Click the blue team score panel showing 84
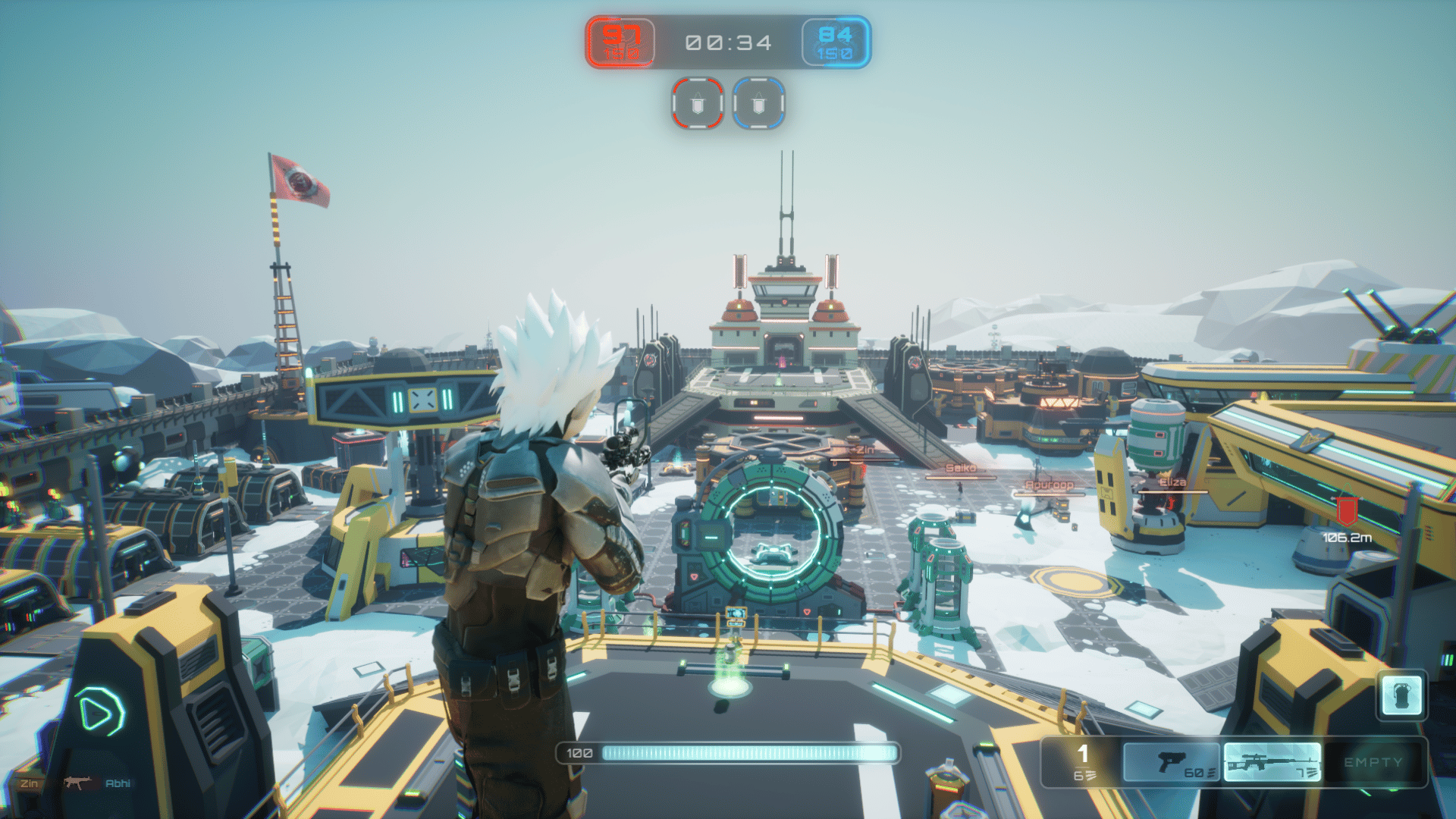The width and height of the screenshot is (1456, 819). (837, 42)
